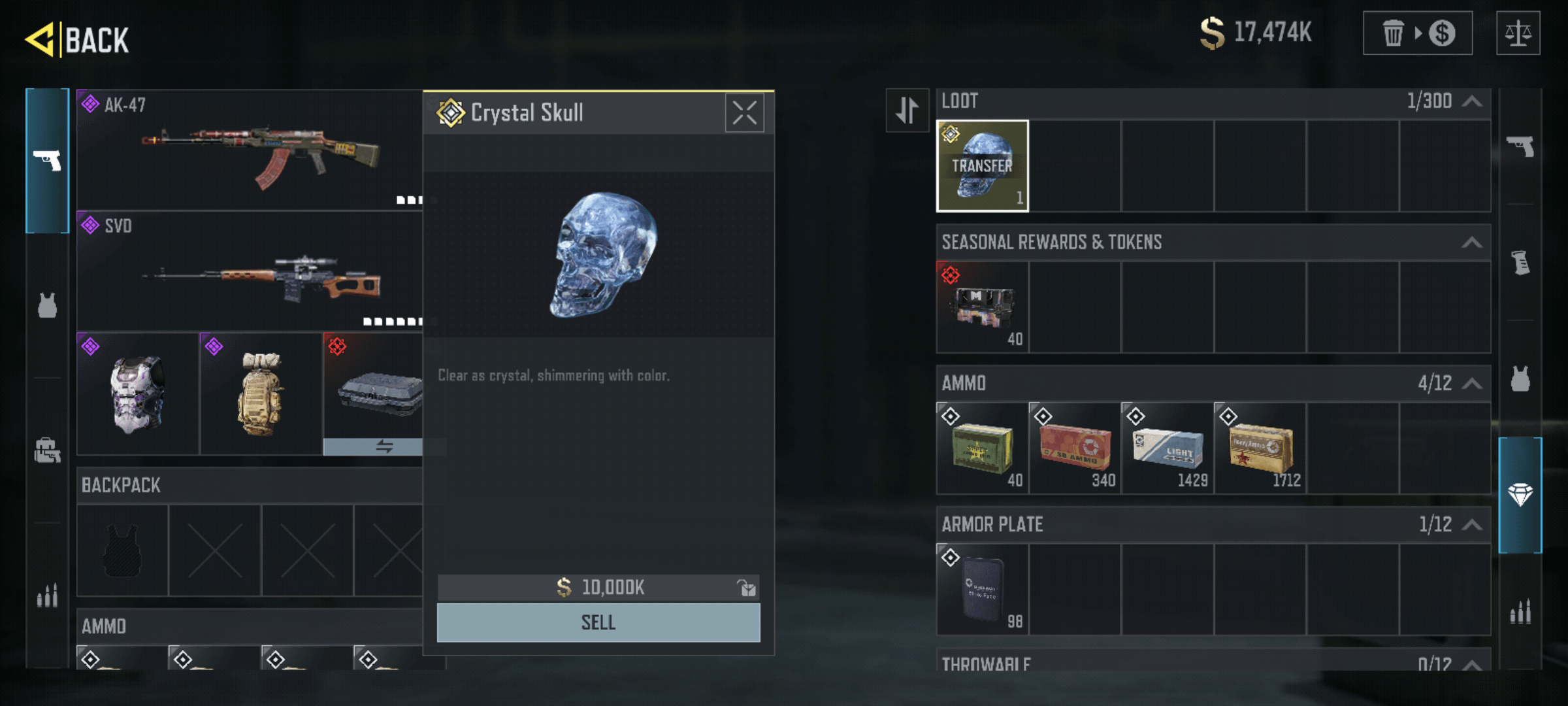Collapse the LOOT section
The image size is (1568, 706).
1472,101
